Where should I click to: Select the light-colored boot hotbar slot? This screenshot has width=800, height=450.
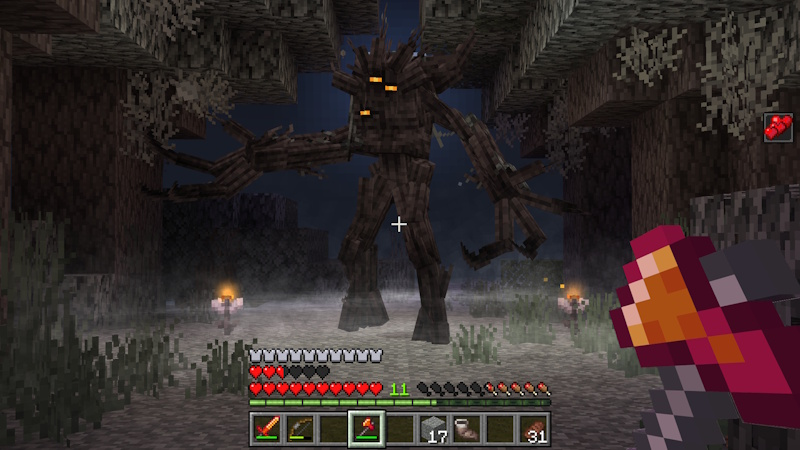pos(467,429)
